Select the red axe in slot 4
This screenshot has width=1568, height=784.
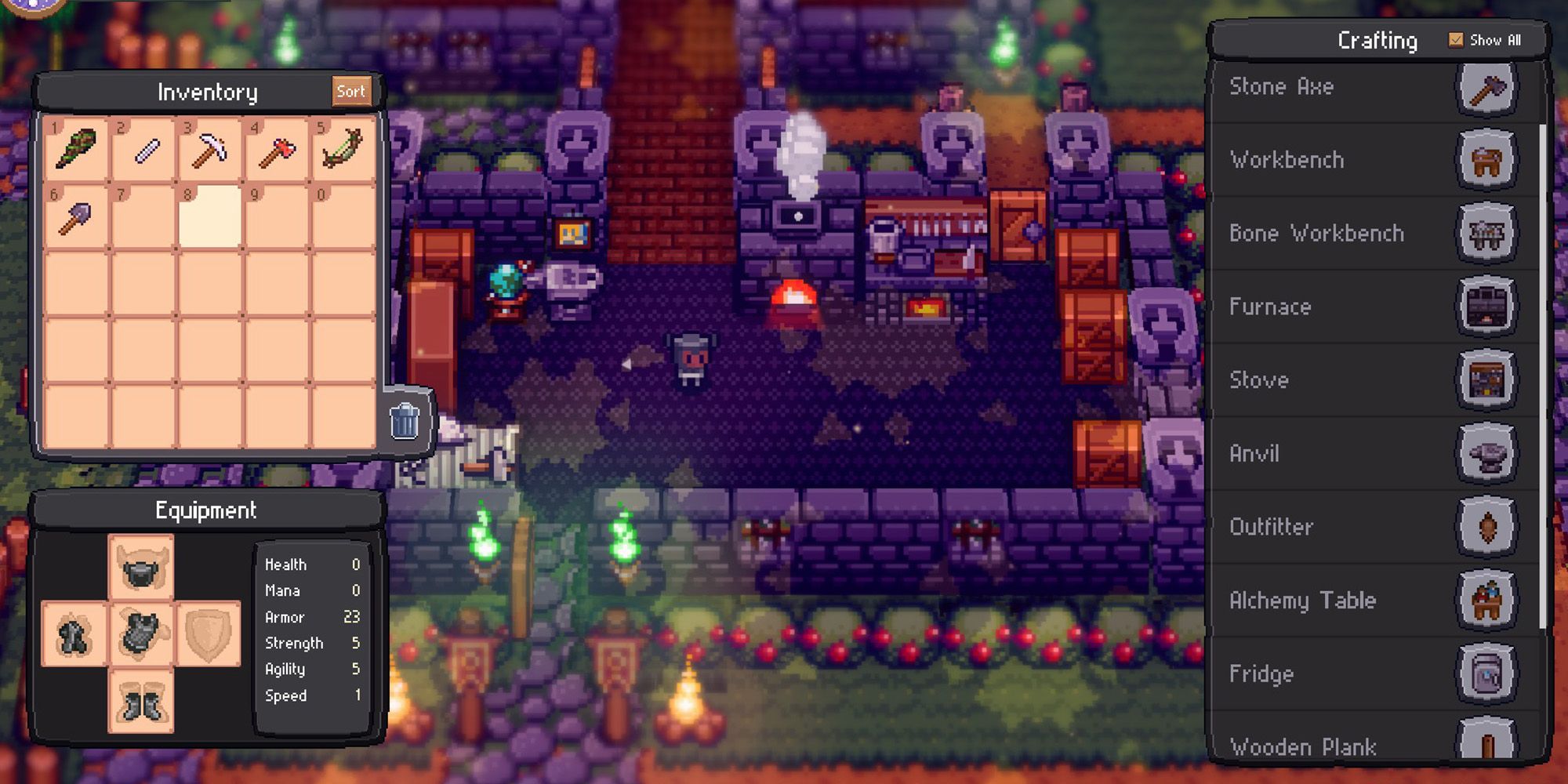click(x=276, y=149)
